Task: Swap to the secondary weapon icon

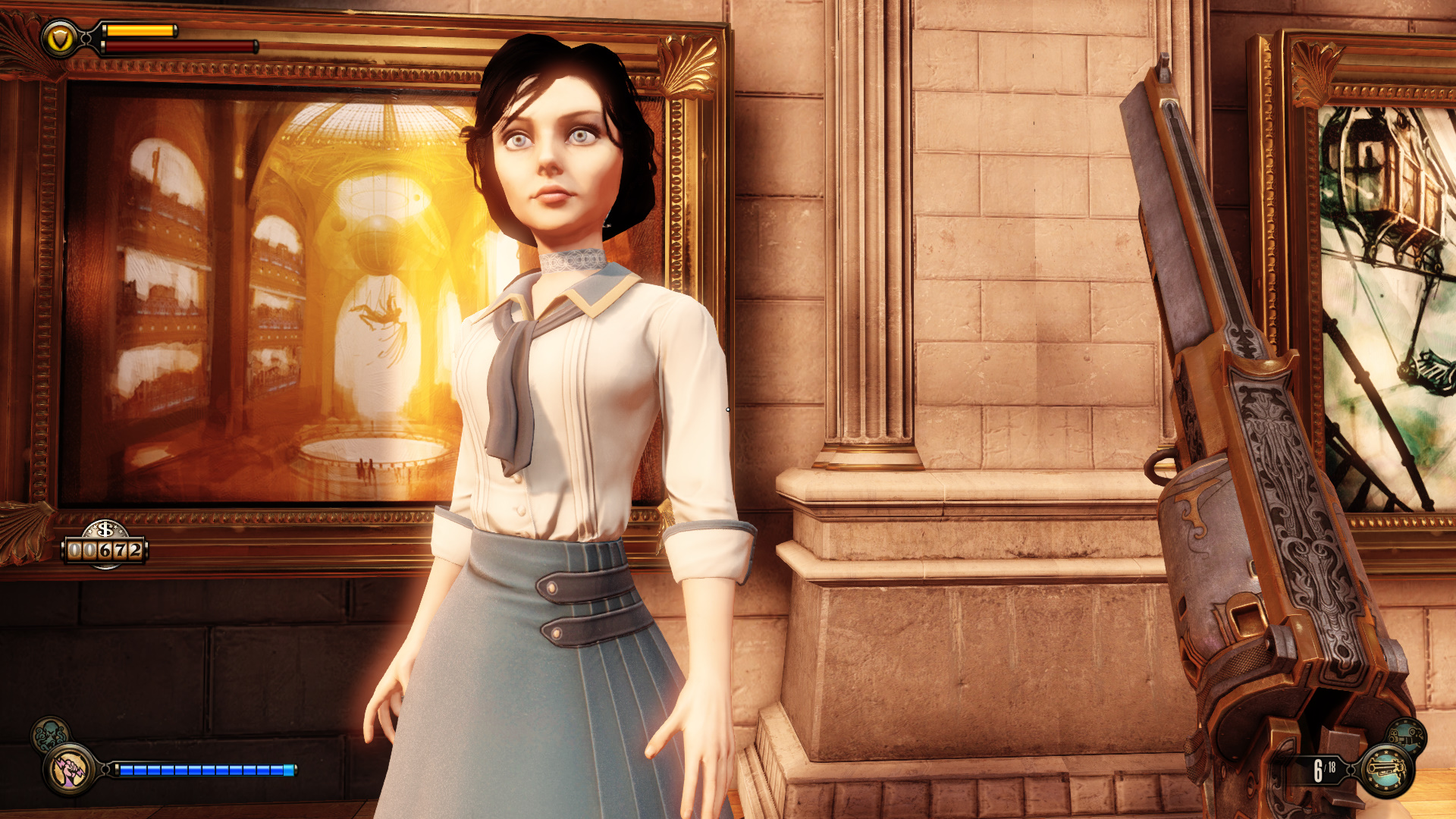Action: click(x=1407, y=734)
